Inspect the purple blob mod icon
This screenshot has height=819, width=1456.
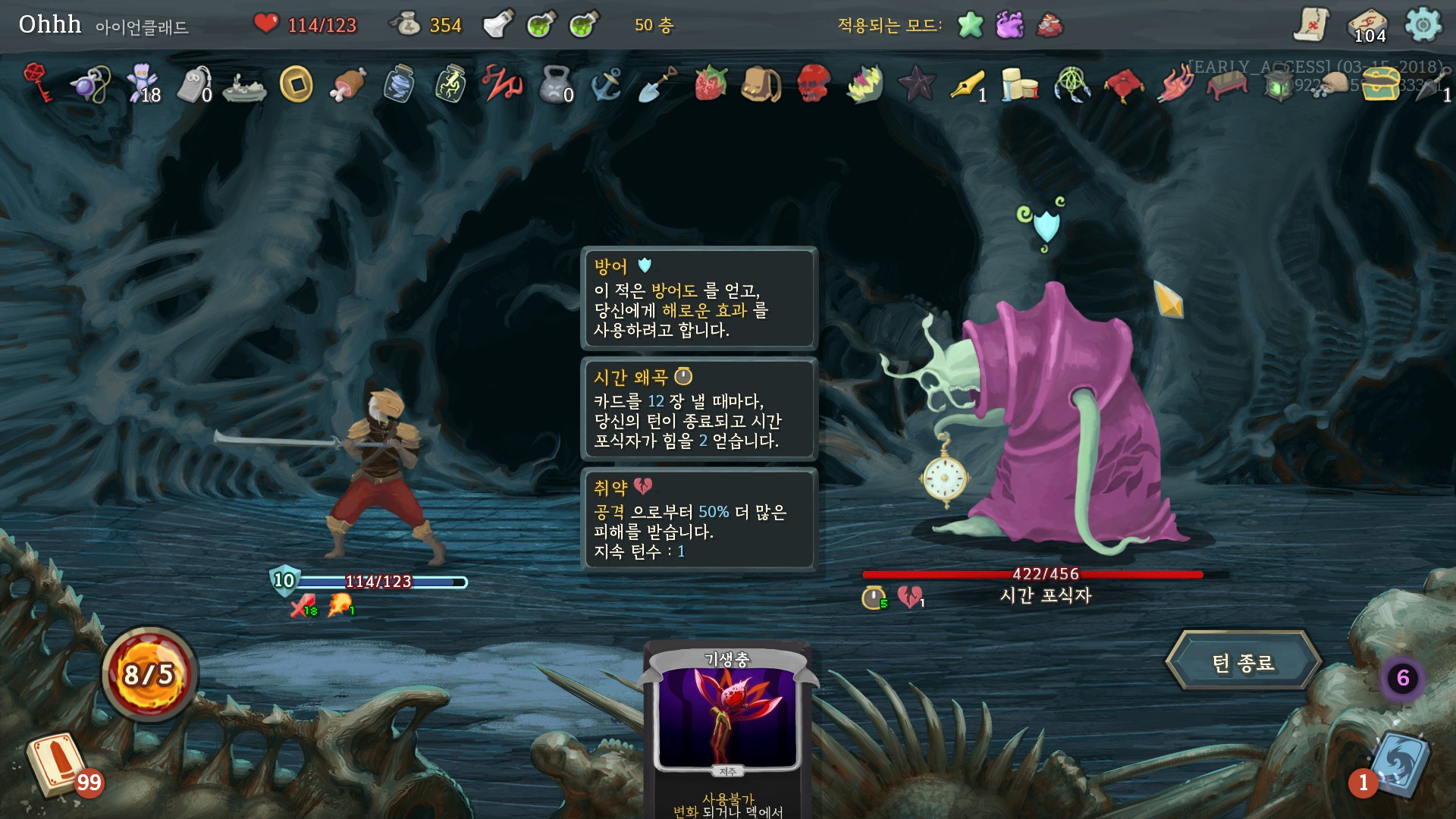(1009, 25)
